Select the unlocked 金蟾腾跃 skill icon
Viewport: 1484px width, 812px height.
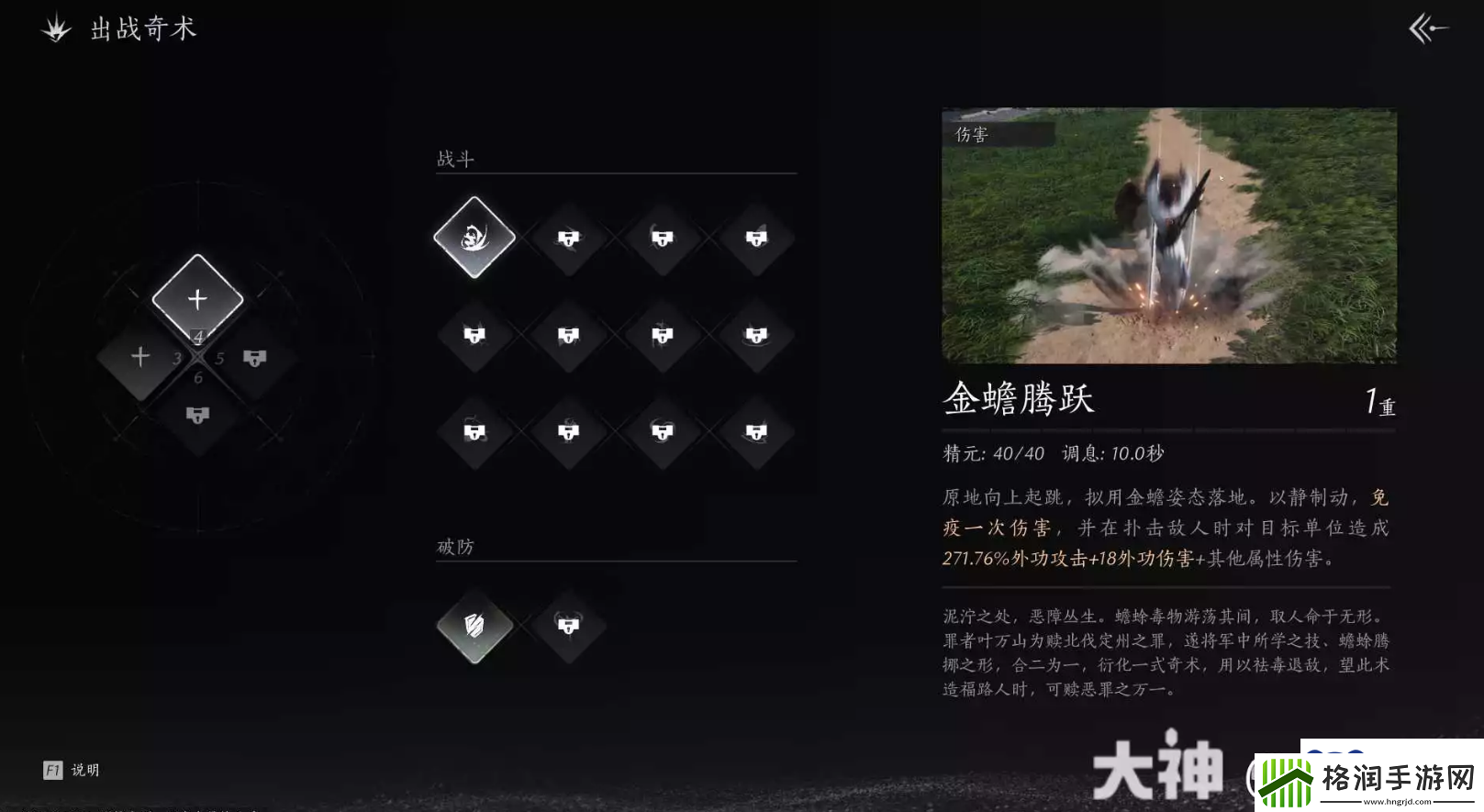[474, 237]
